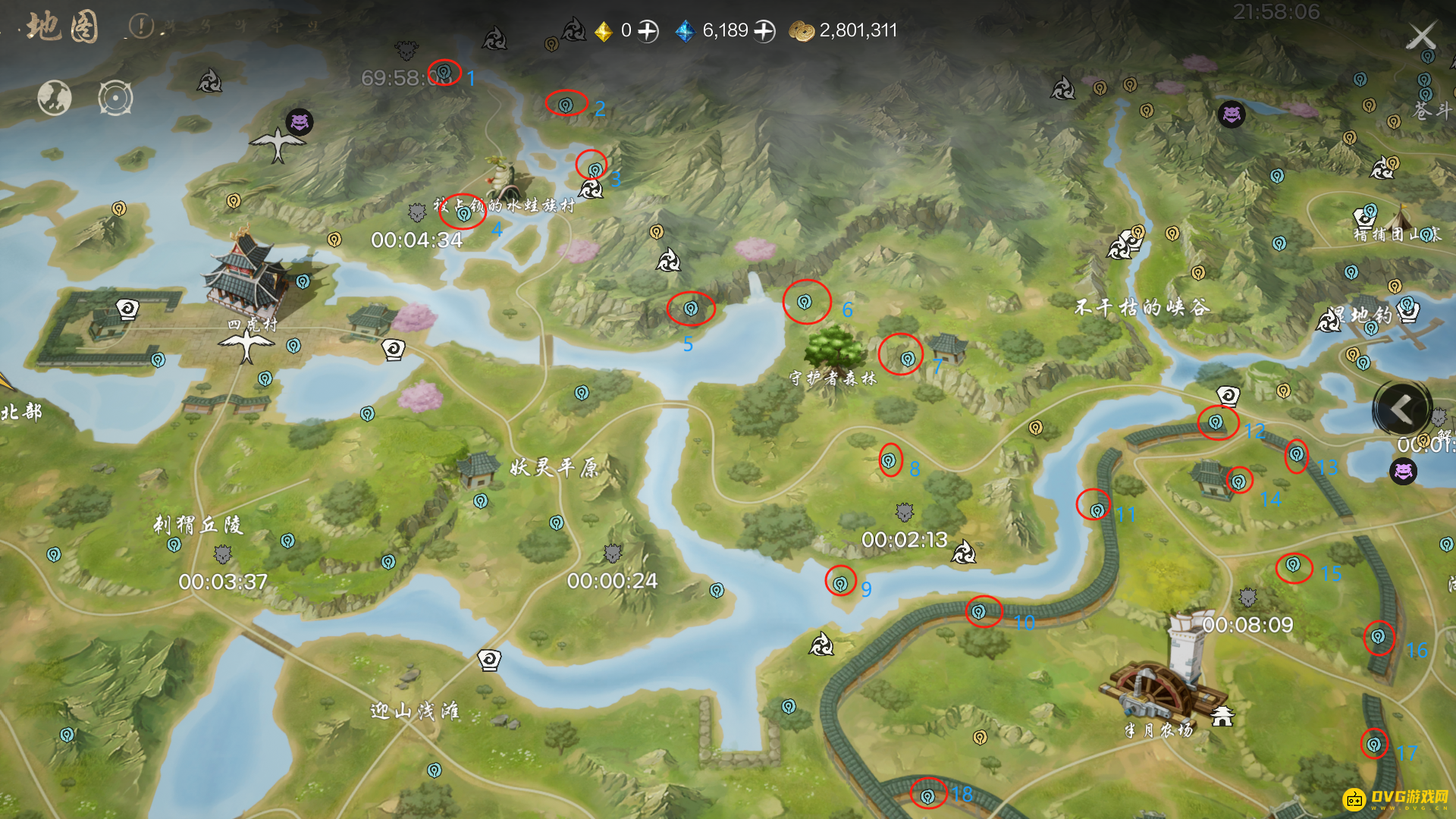Choose the crane waypoint beside the purple demon icon
Viewport: 1456px width, 819px height.
pos(278,143)
